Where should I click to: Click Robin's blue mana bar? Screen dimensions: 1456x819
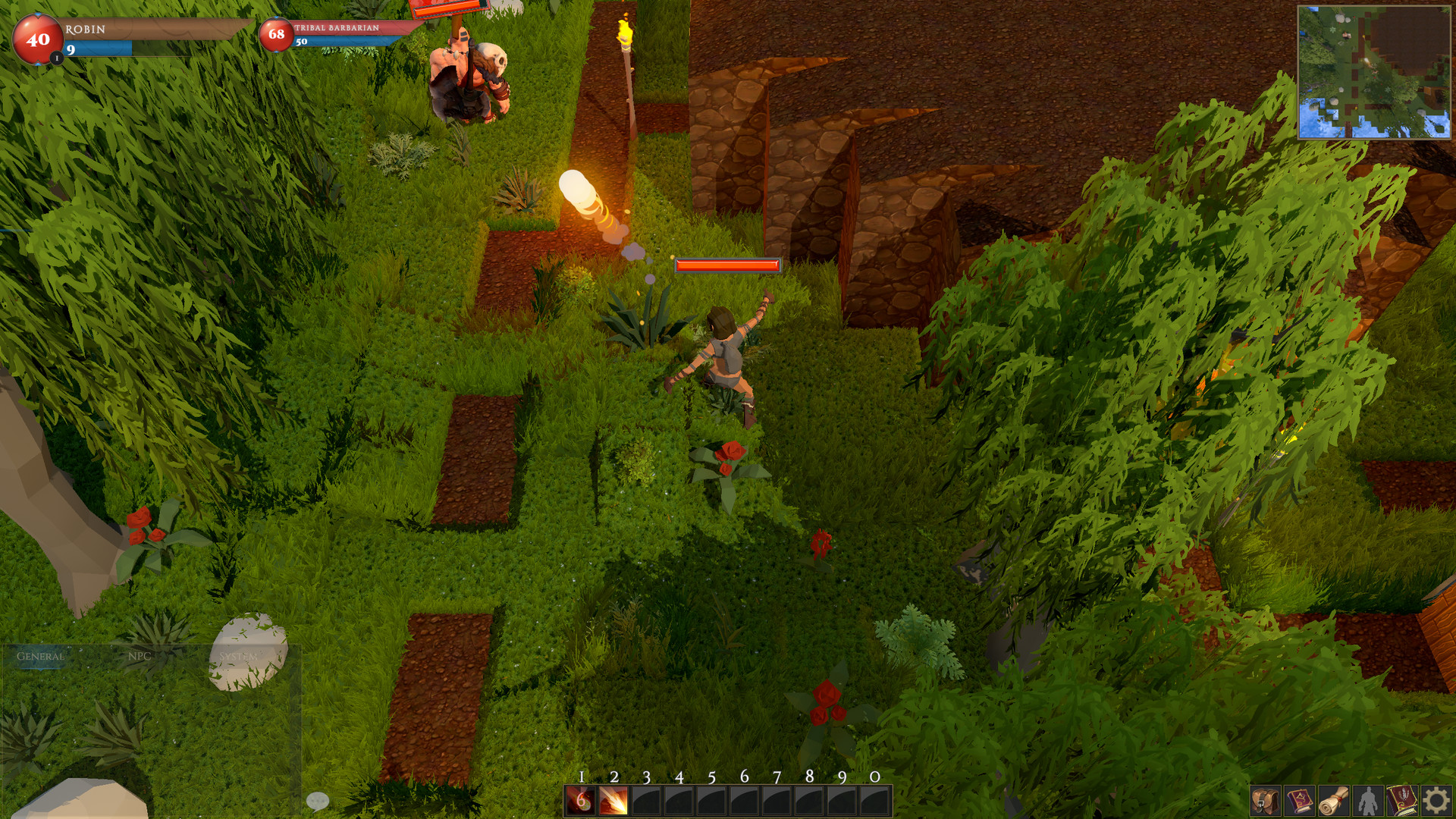coord(99,47)
